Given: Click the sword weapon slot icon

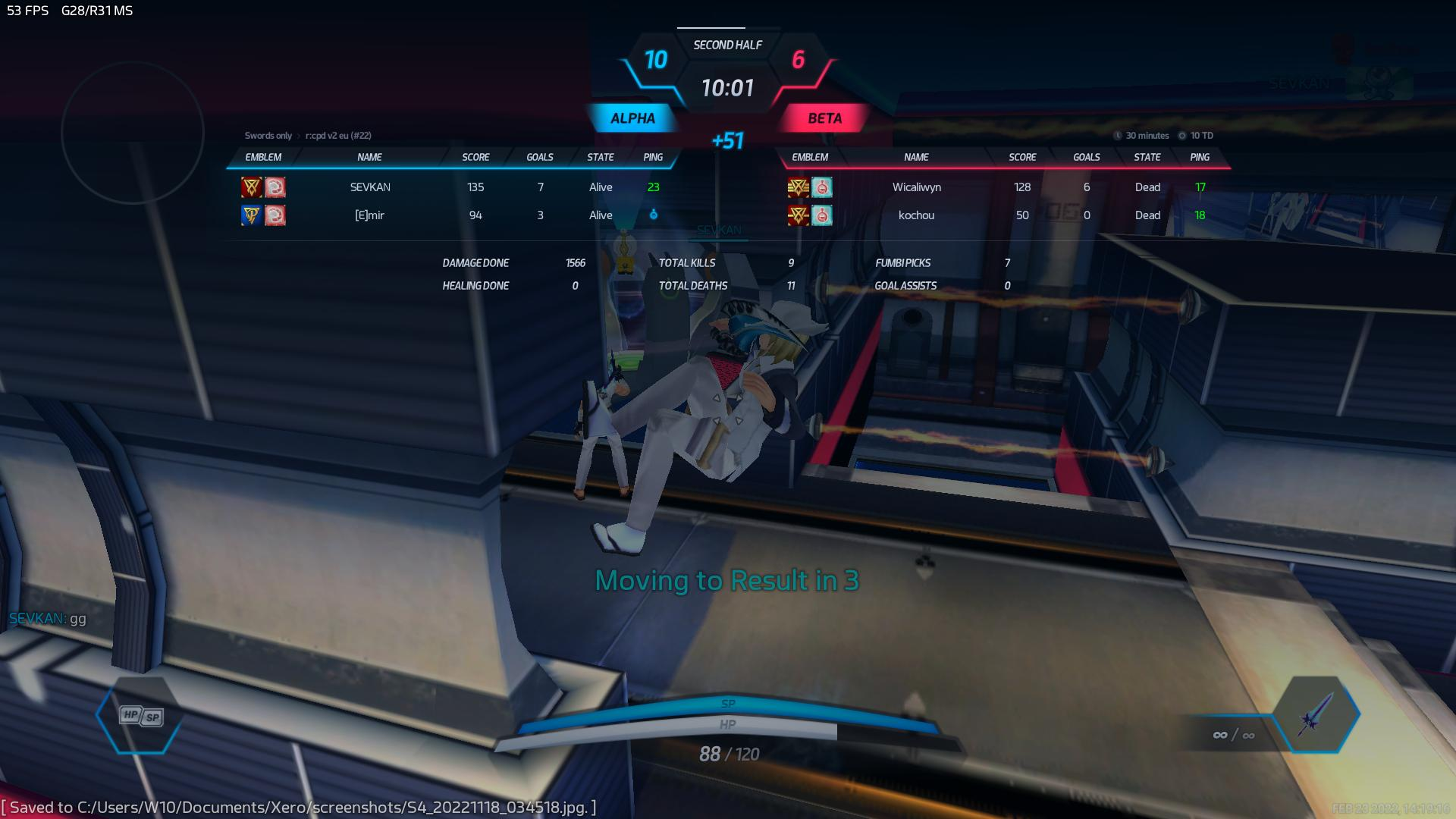Looking at the screenshot, I should 1316,714.
